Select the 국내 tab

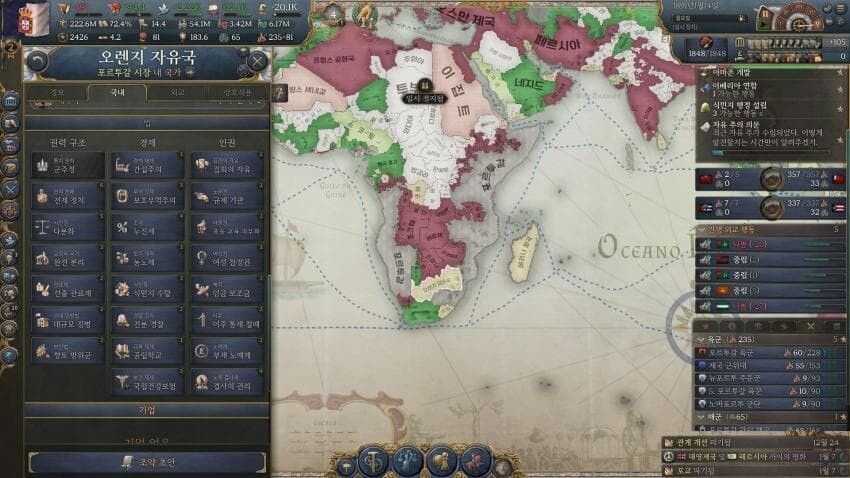(117, 93)
